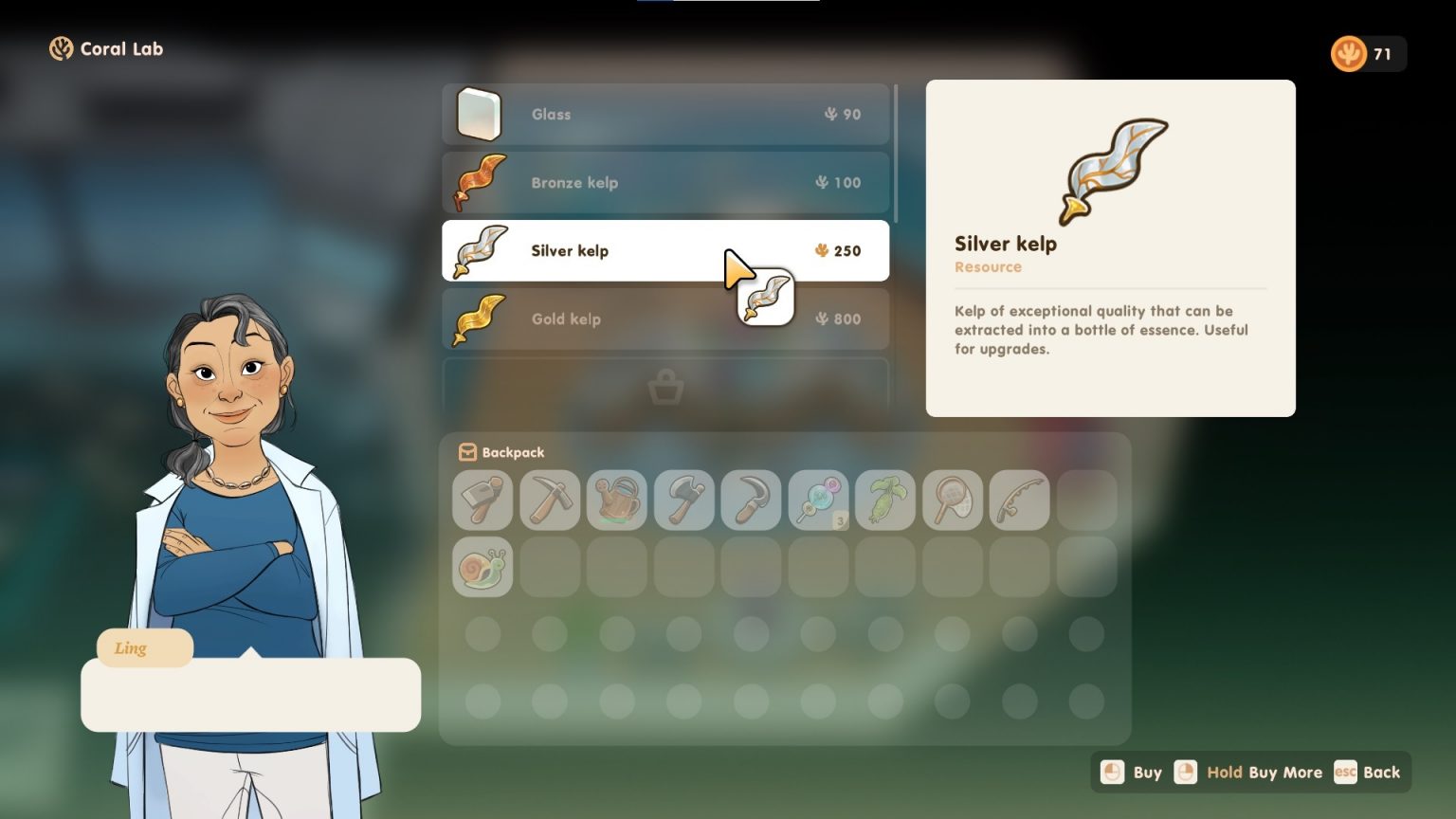Select the pickaxe tool
The width and height of the screenshot is (1456, 819).
550,500
